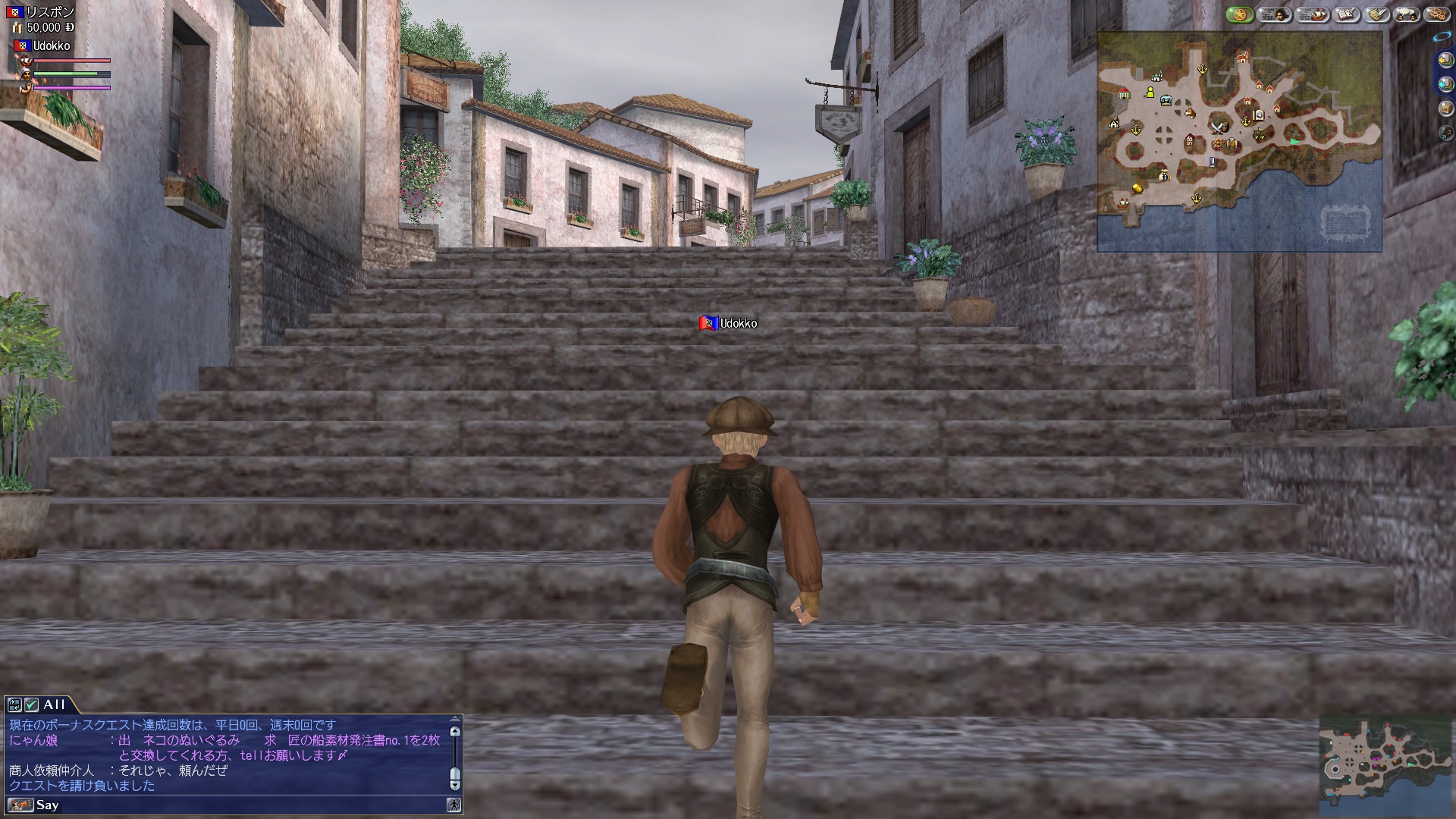Click the character portrait with arrow button
This screenshot has height=819, width=1456.
(x=1445, y=133)
